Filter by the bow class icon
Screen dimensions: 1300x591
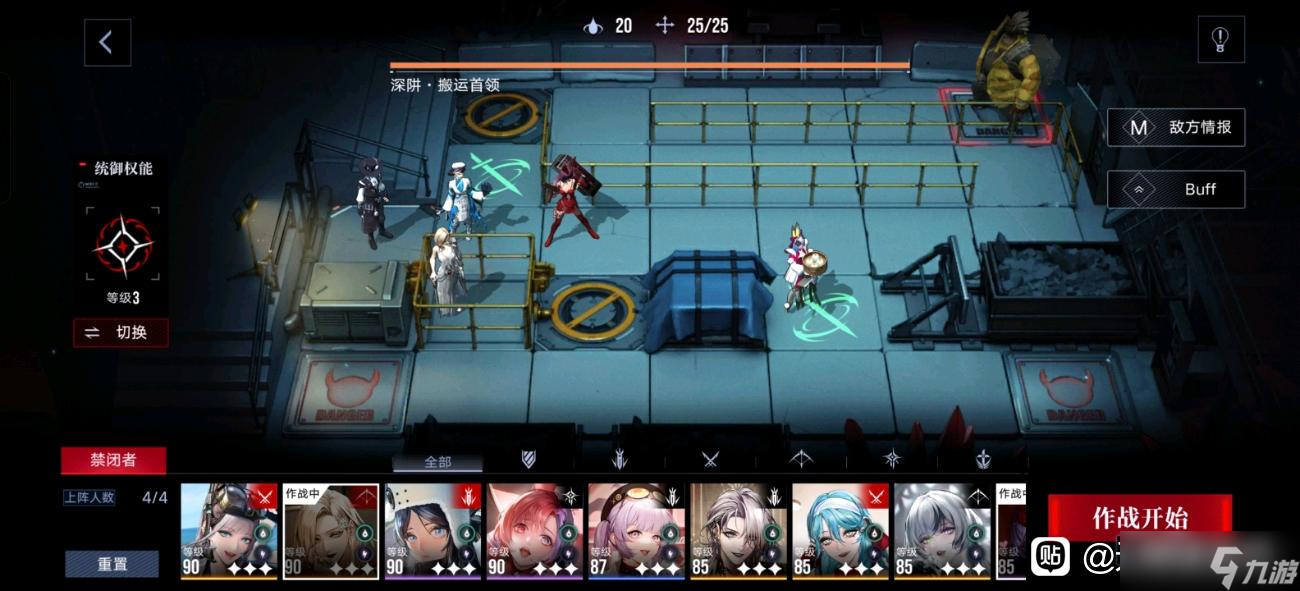pyautogui.click(x=801, y=459)
